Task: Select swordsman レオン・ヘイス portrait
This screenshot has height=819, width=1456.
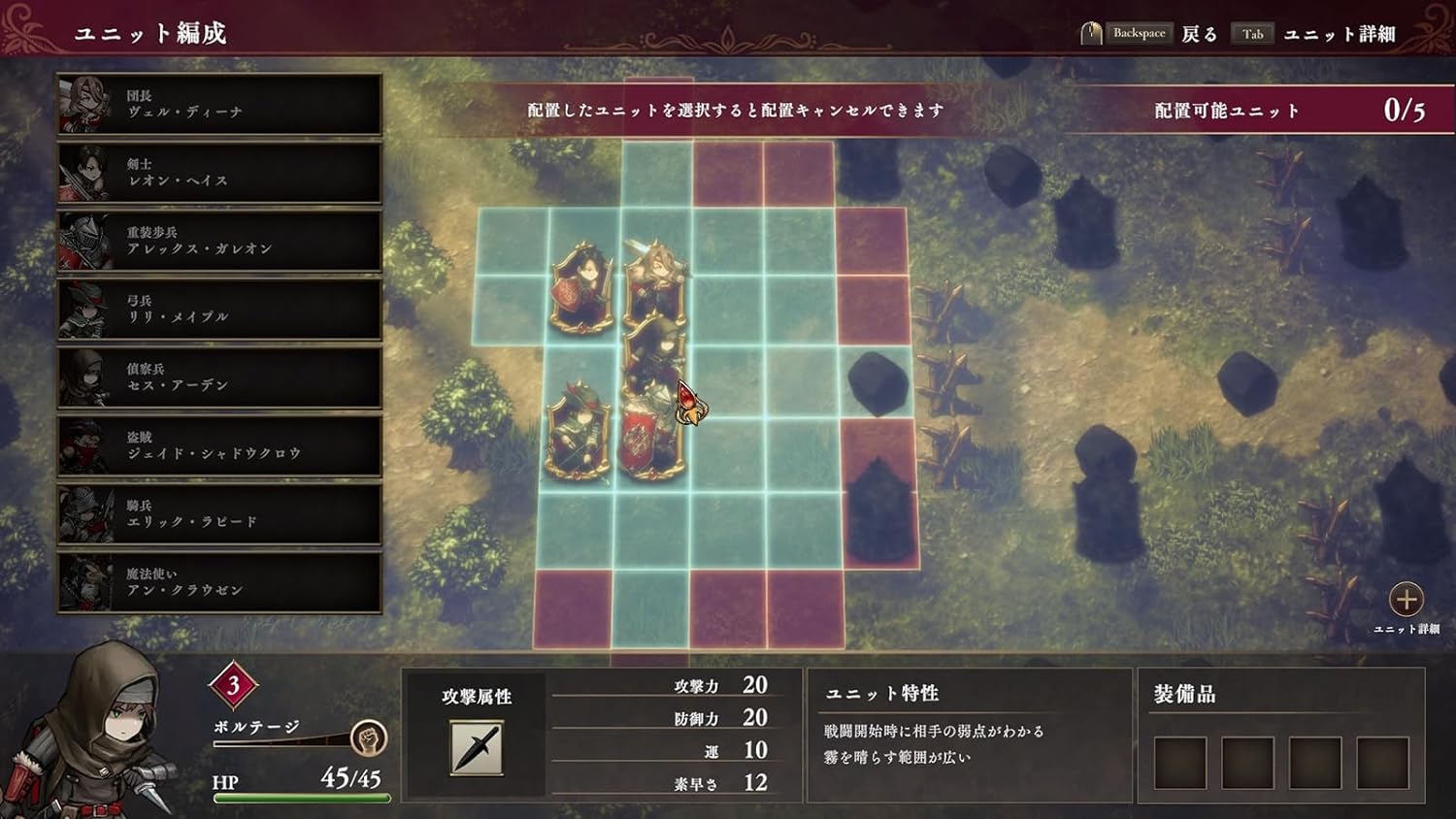Action: click(218, 172)
